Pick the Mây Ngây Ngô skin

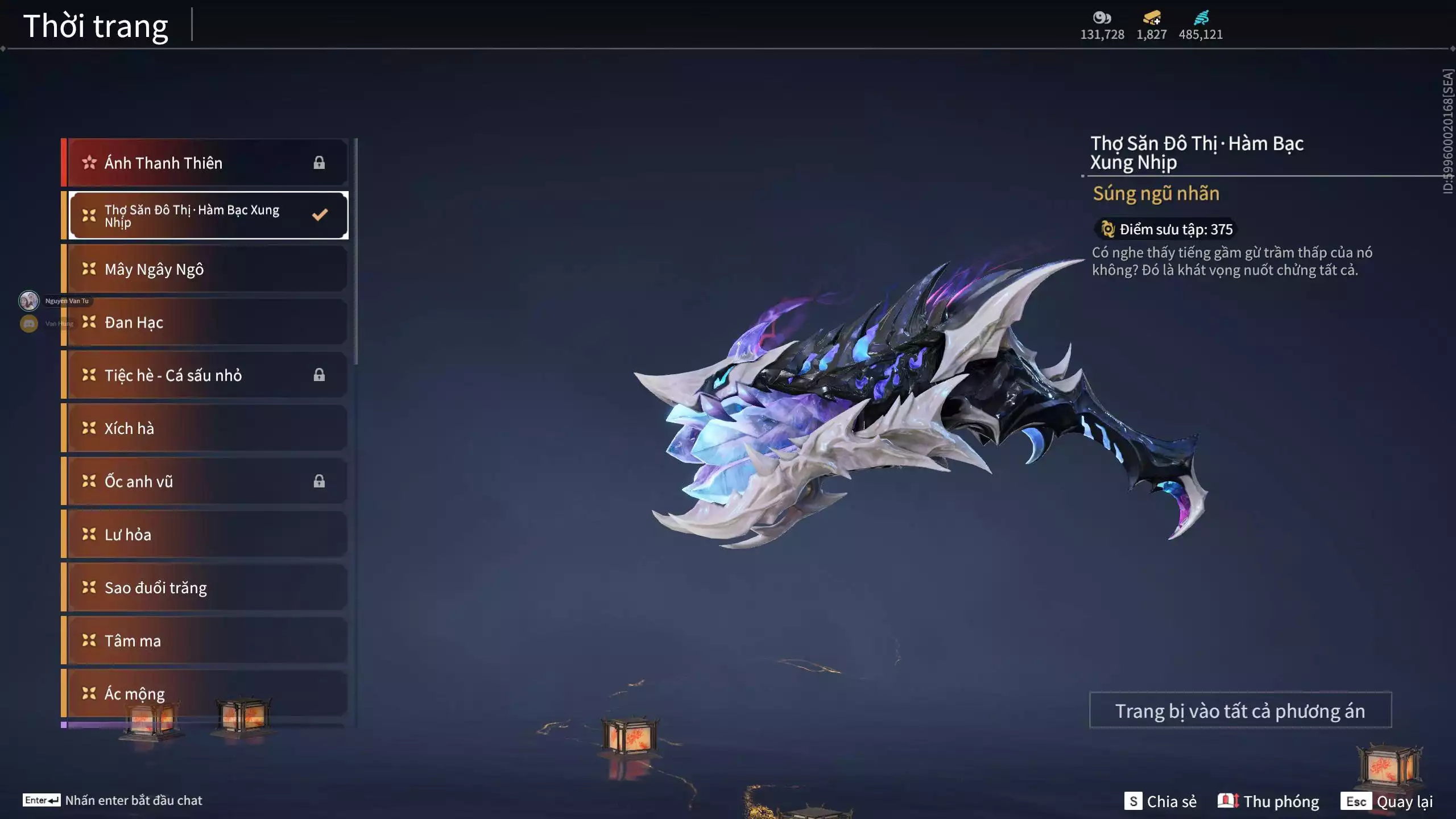205,269
